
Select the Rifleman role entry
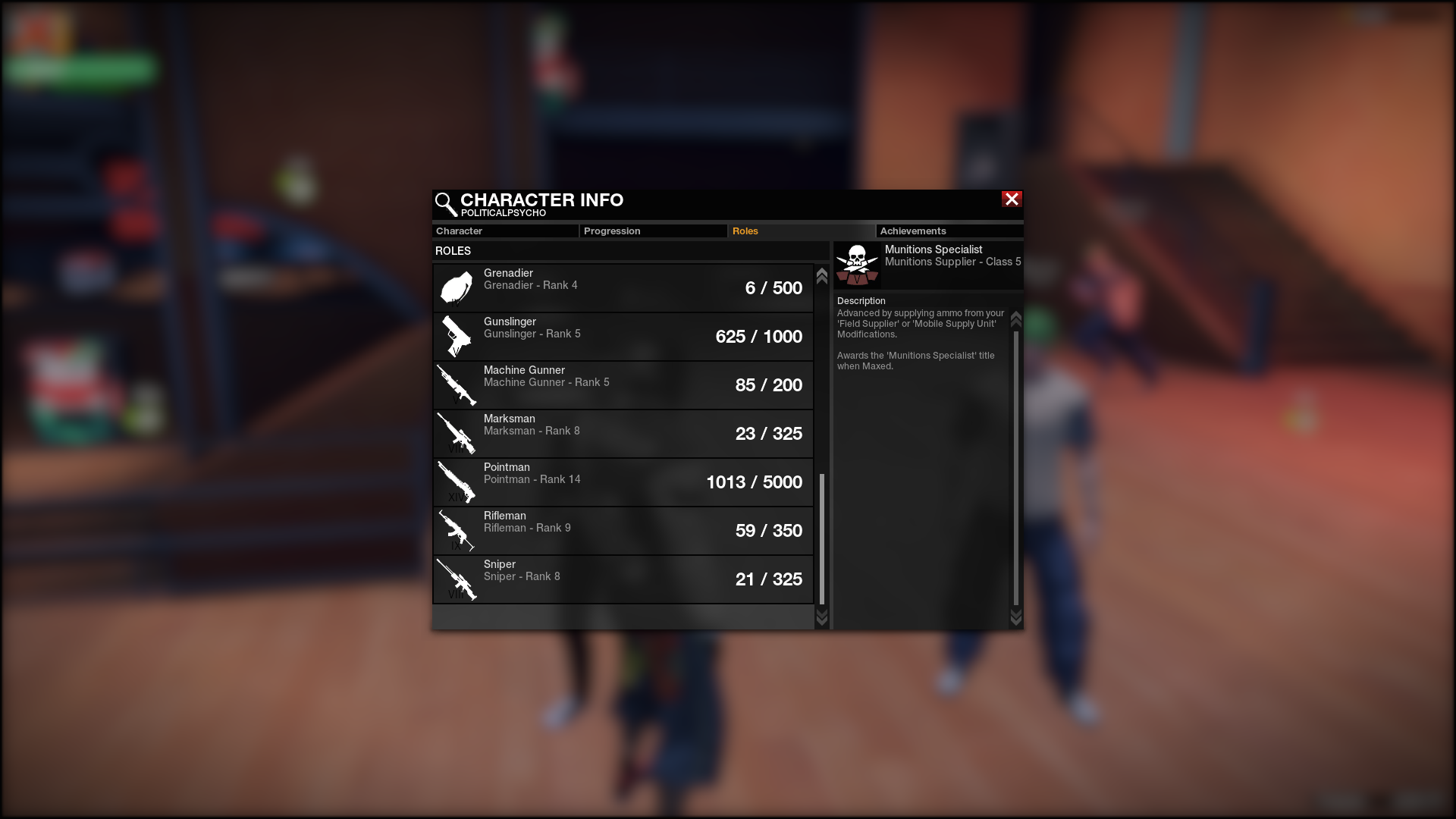(623, 531)
